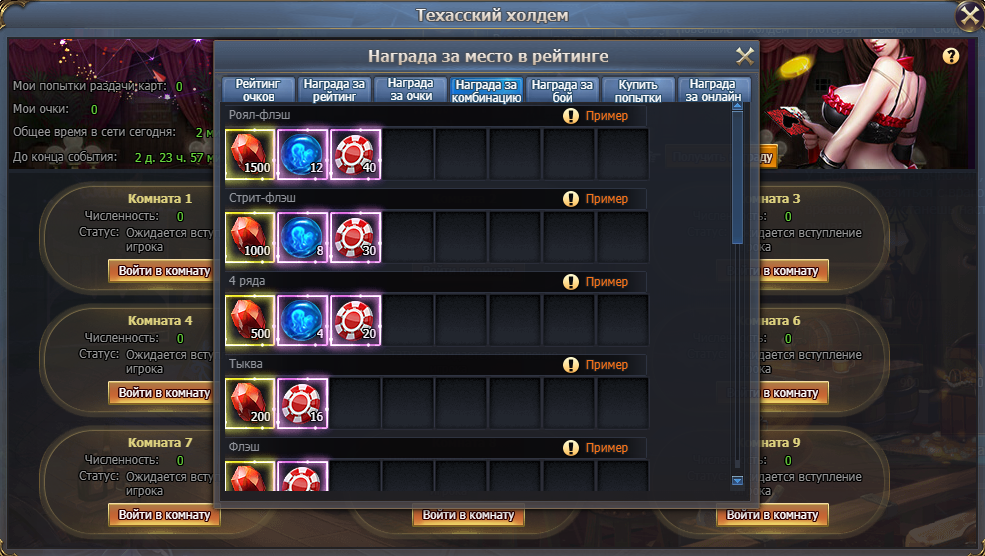Close the Texas Hold'em window

pos(969,15)
